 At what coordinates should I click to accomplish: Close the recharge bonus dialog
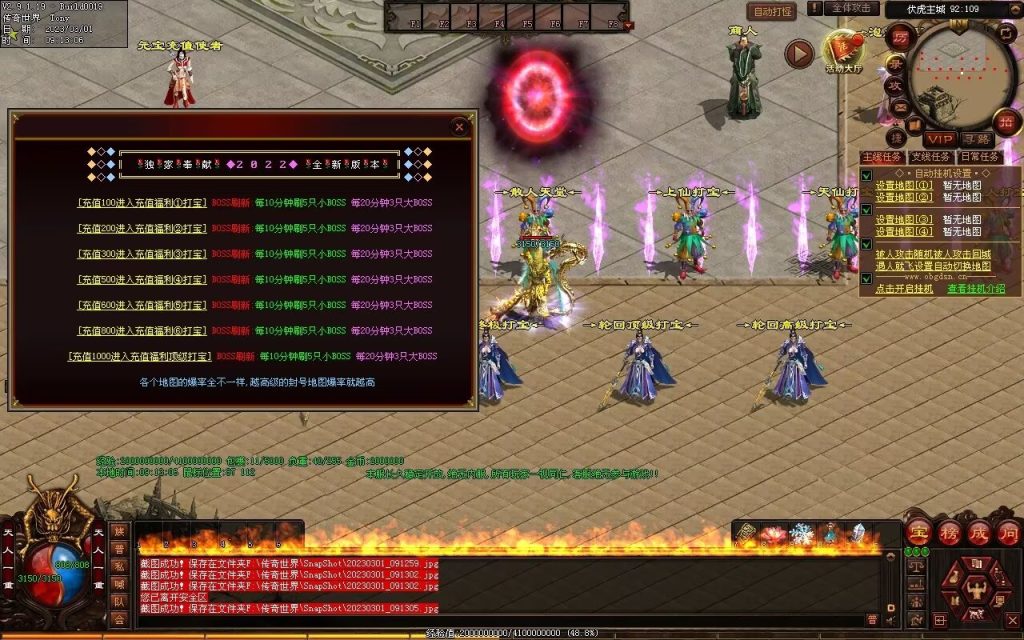[x=459, y=127]
